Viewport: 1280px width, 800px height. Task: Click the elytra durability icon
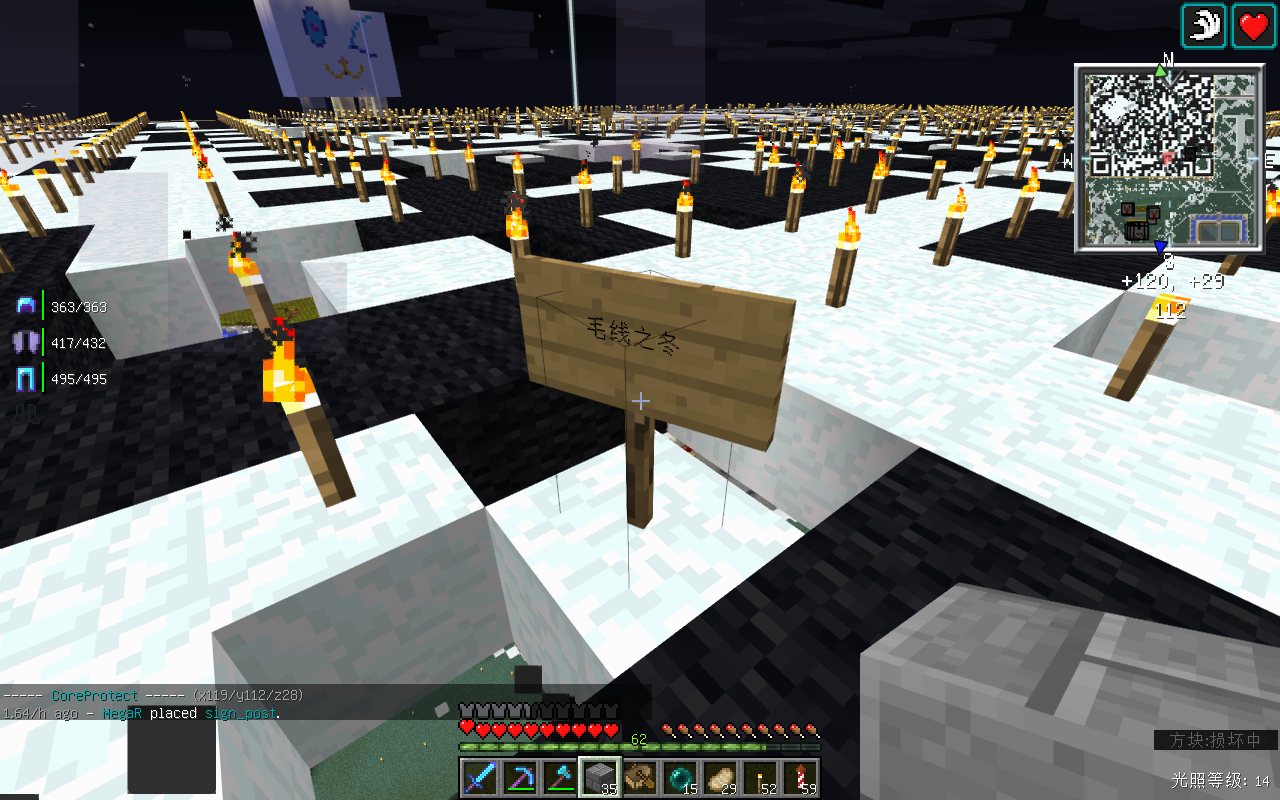(x=26, y=343)
